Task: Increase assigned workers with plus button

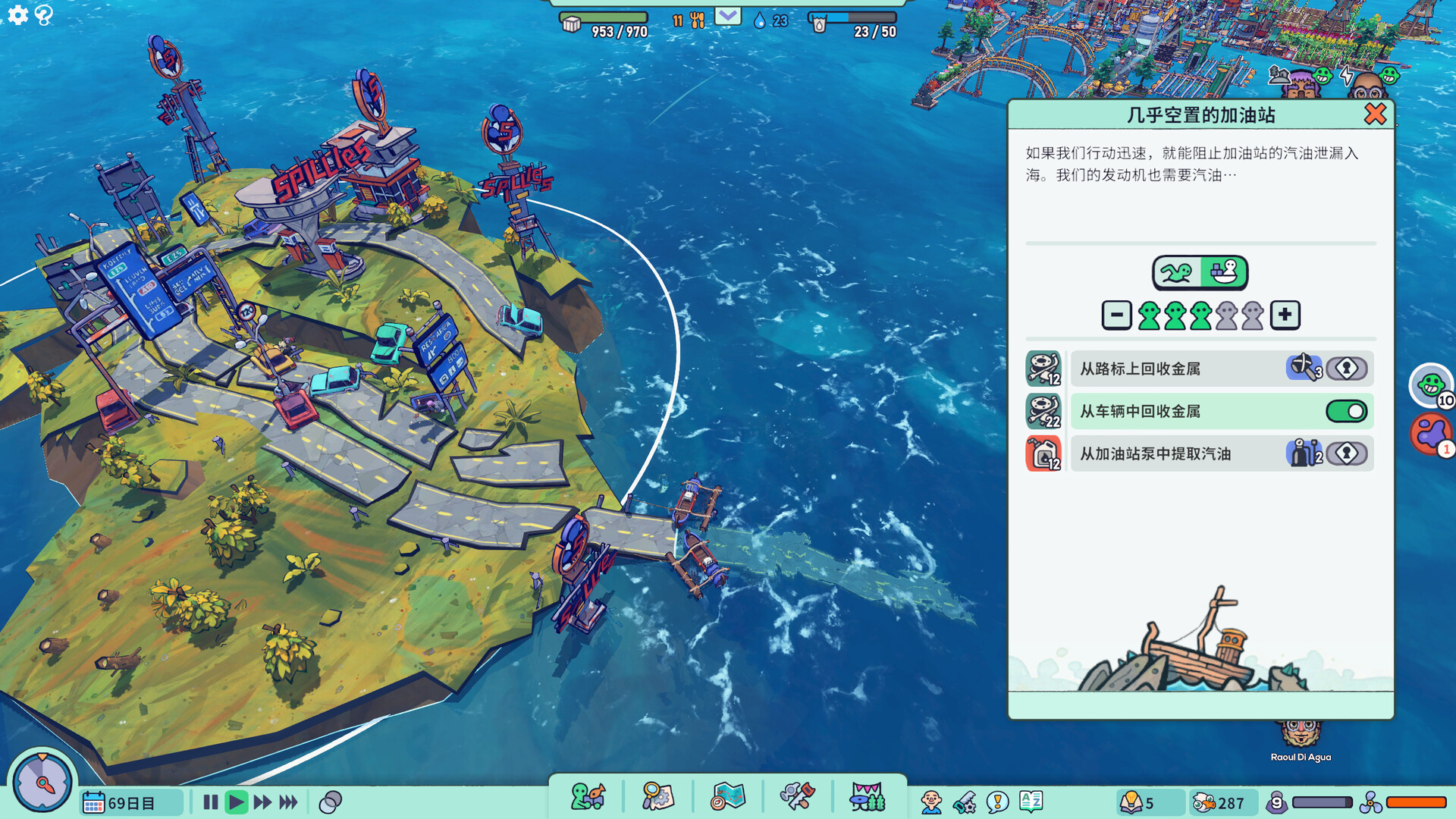Action: click(x=1285, y=315)
